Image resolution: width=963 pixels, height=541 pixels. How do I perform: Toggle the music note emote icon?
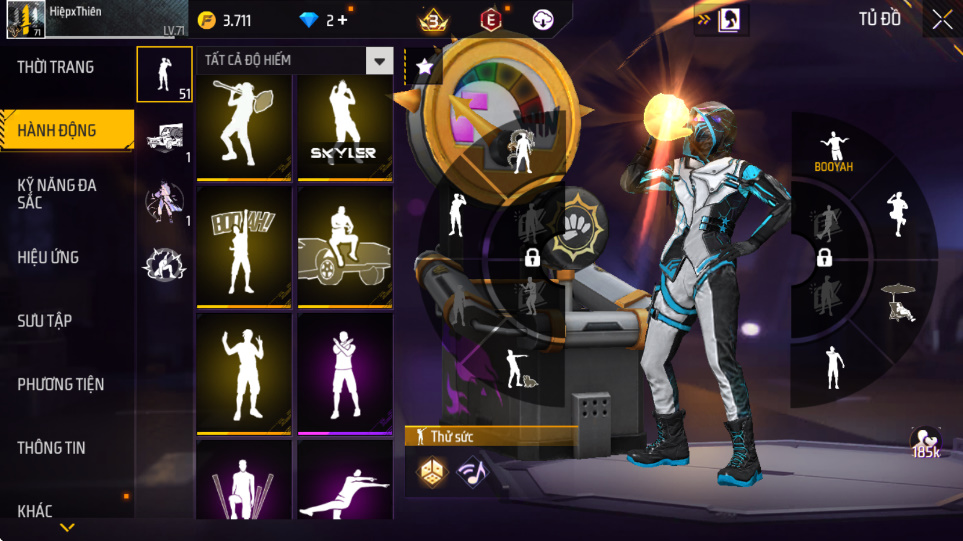(x=471, y=471)
